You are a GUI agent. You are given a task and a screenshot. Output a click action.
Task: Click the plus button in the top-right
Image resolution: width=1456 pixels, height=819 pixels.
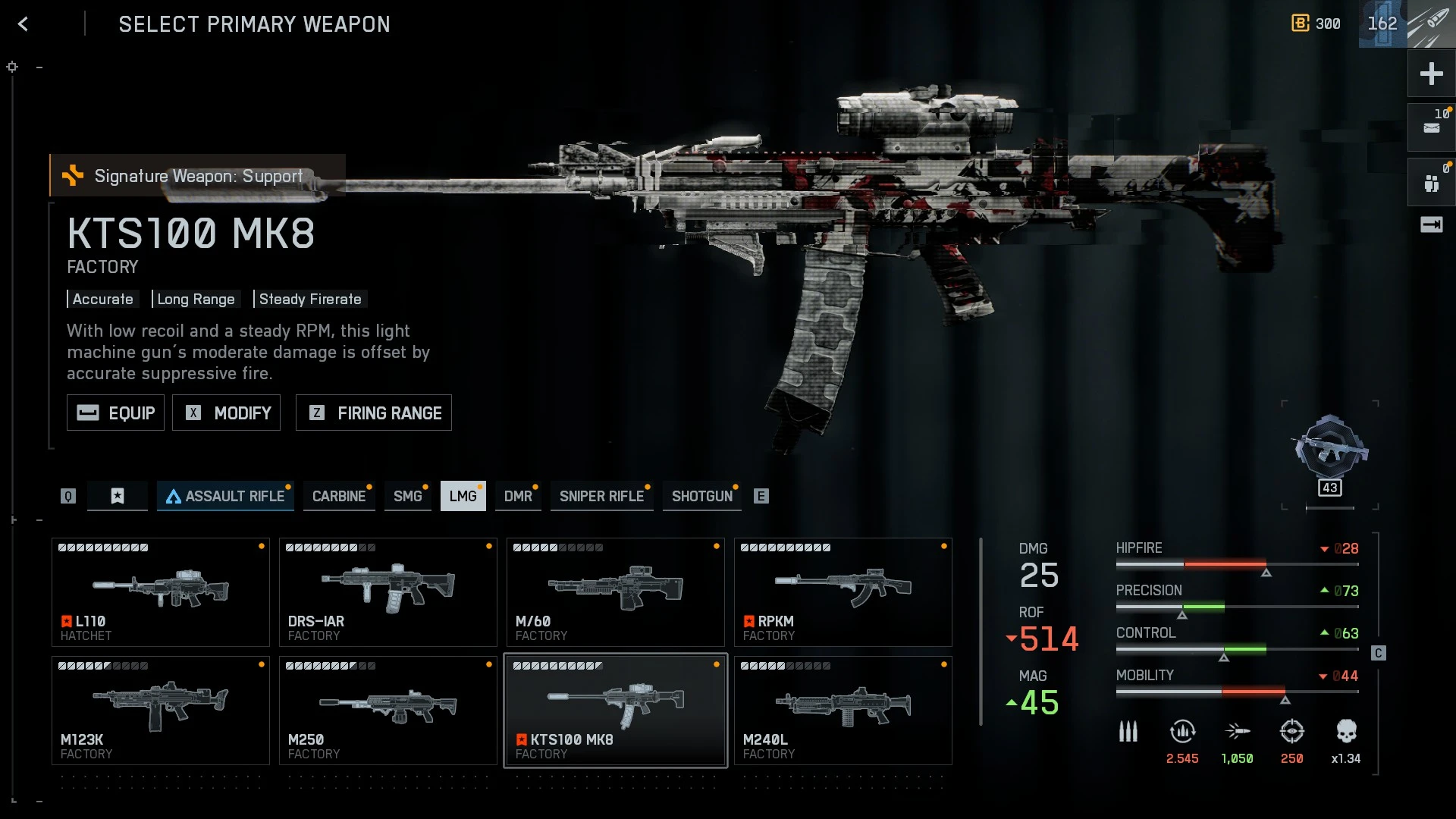tap(1431, 74)
